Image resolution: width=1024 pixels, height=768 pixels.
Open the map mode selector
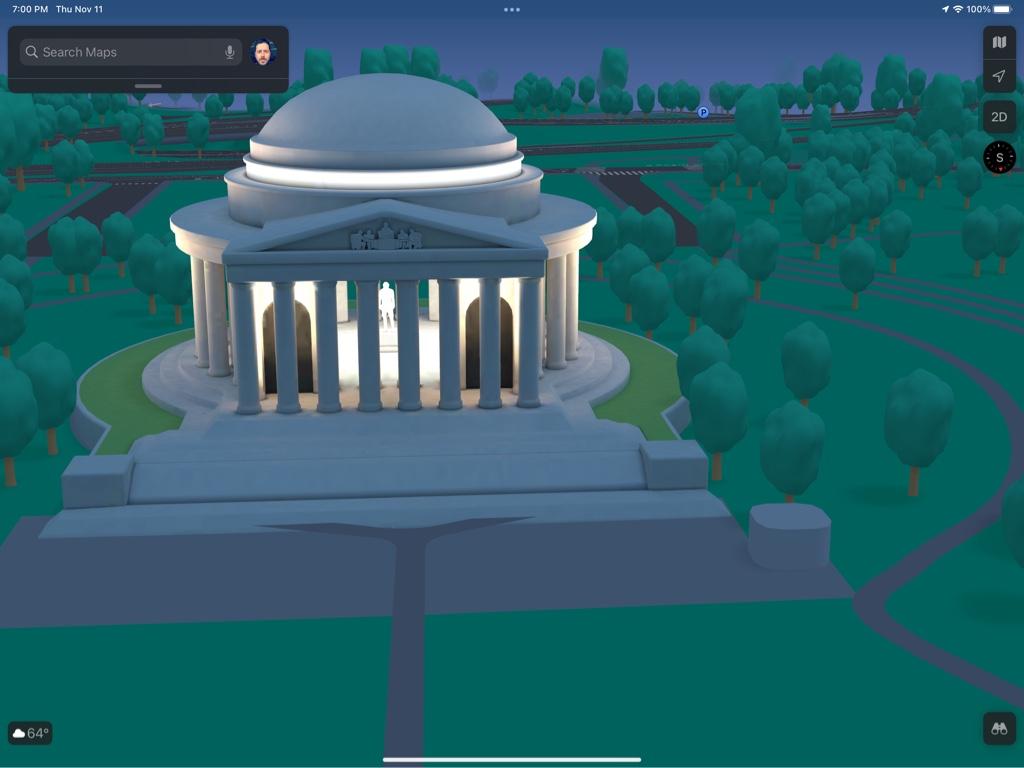[999, 42]
